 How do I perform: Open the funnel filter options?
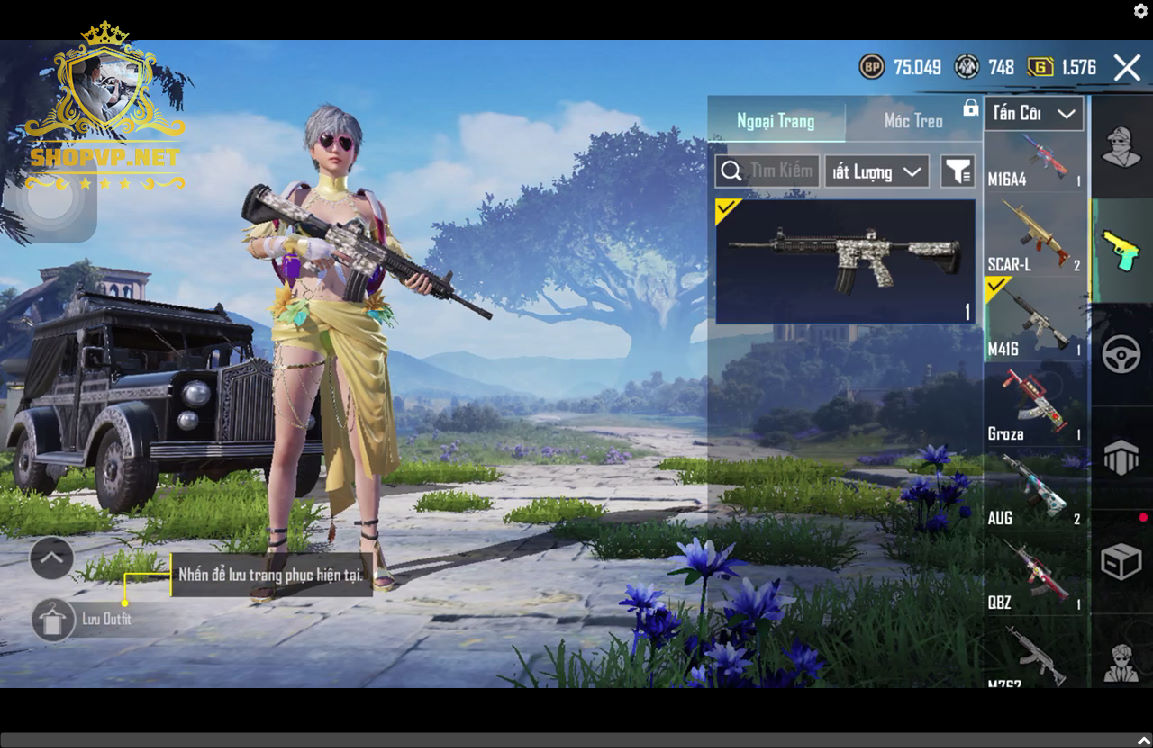958,172
